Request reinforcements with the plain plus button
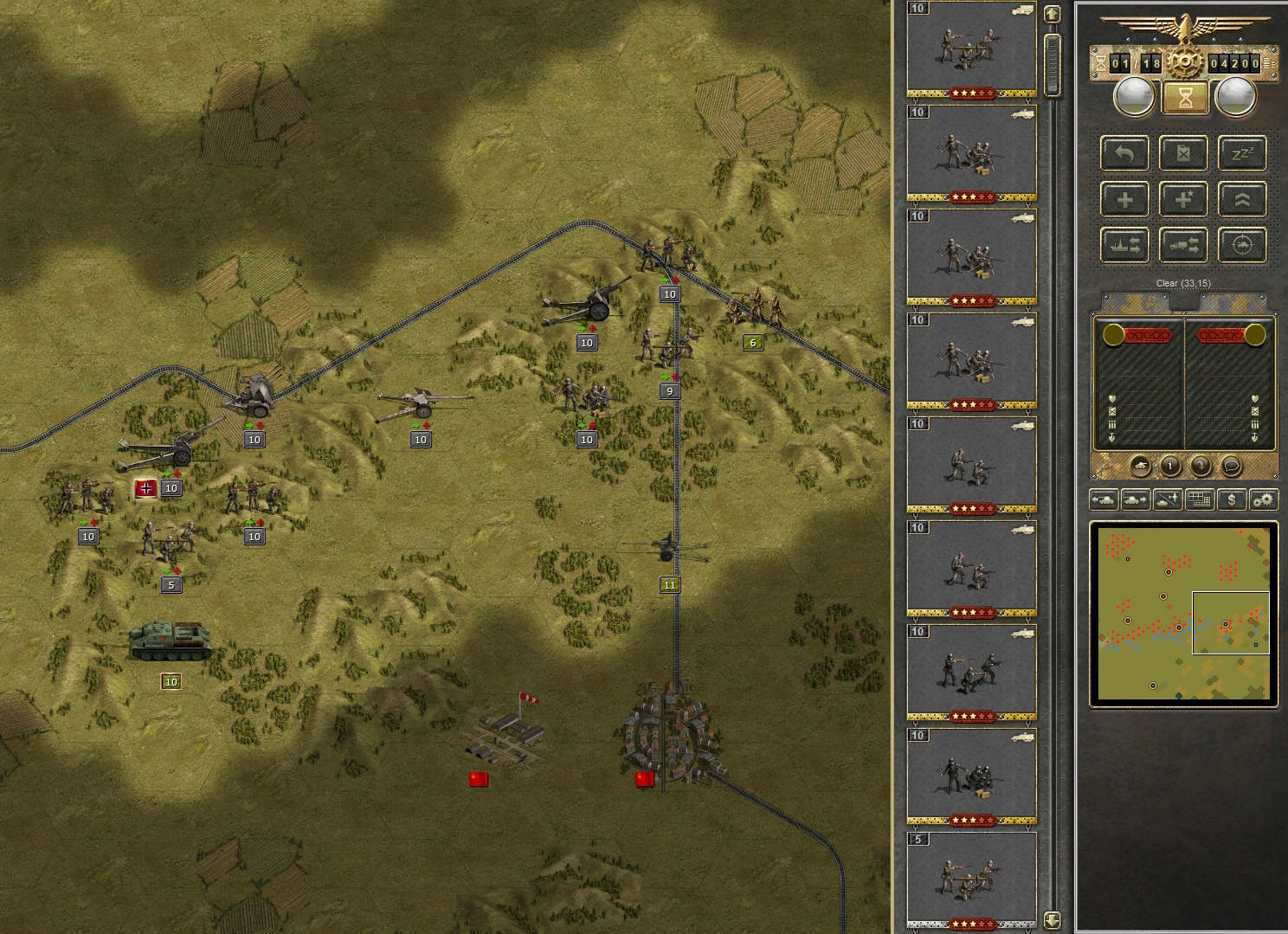 tap(1124, 199)
